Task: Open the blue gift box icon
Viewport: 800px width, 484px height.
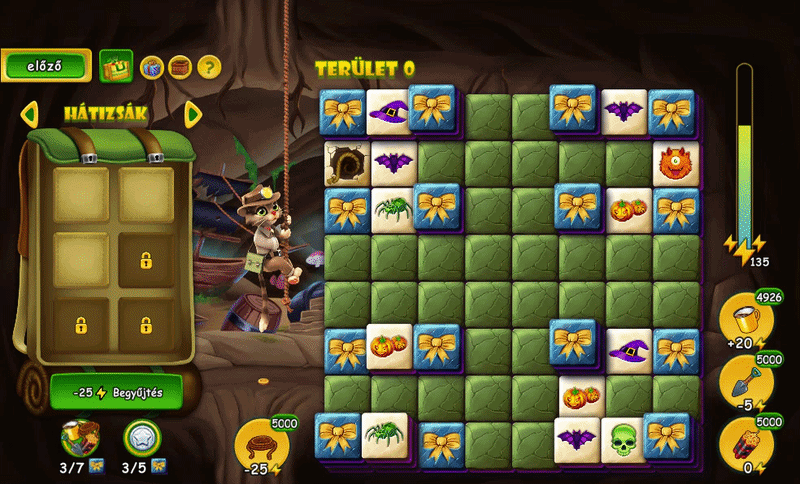Action: click(x=151, y=67)
